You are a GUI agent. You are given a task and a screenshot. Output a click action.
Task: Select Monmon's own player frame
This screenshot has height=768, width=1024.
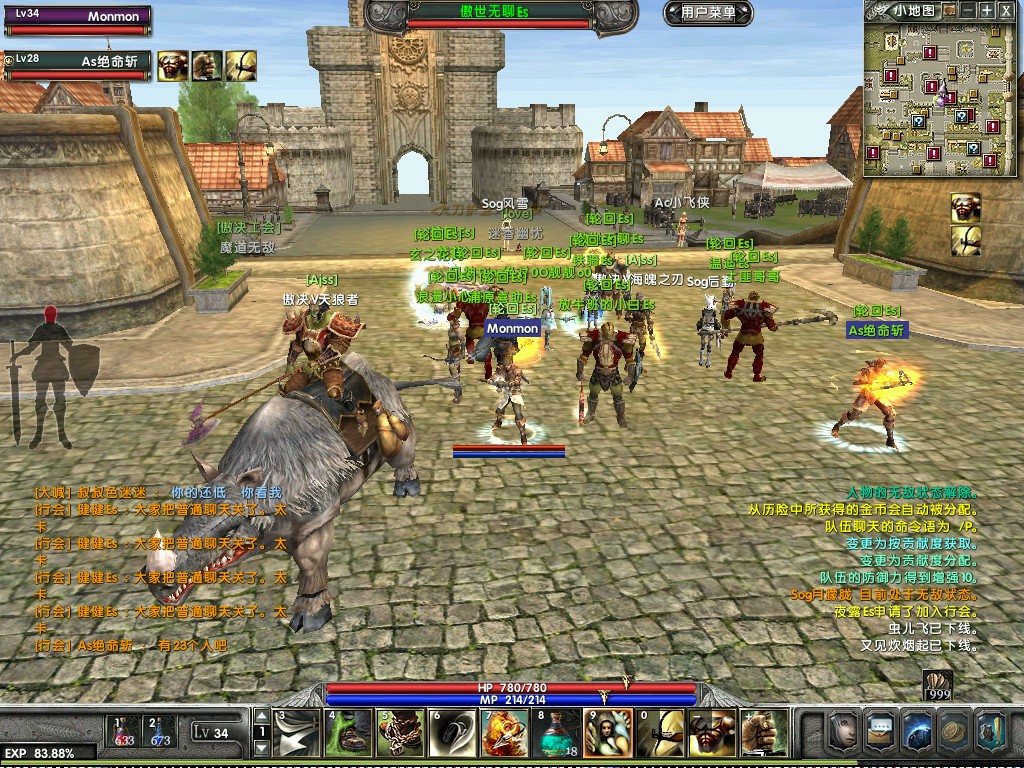78,19
